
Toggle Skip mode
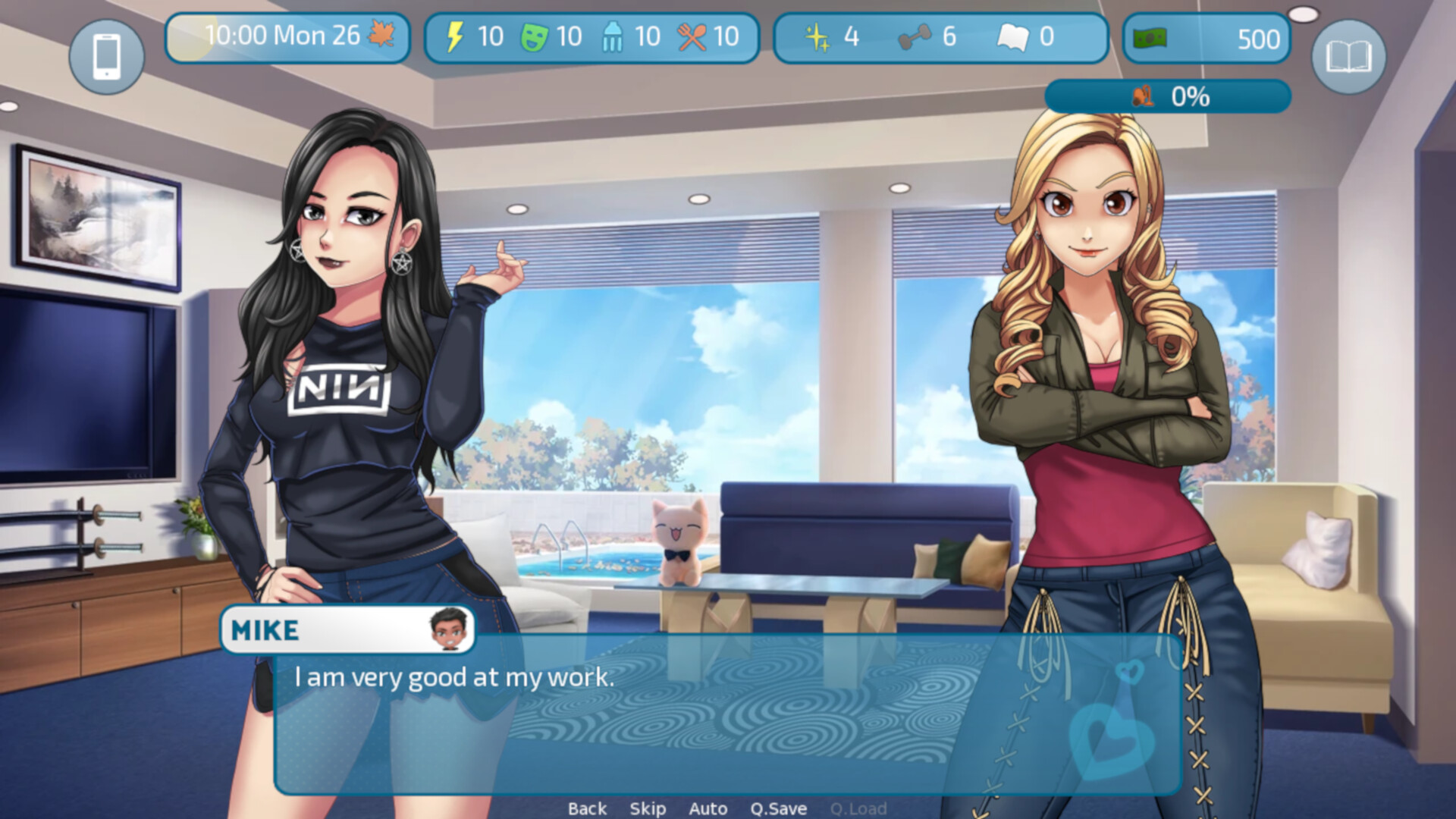pyautogui.click(x=648, y=808)
